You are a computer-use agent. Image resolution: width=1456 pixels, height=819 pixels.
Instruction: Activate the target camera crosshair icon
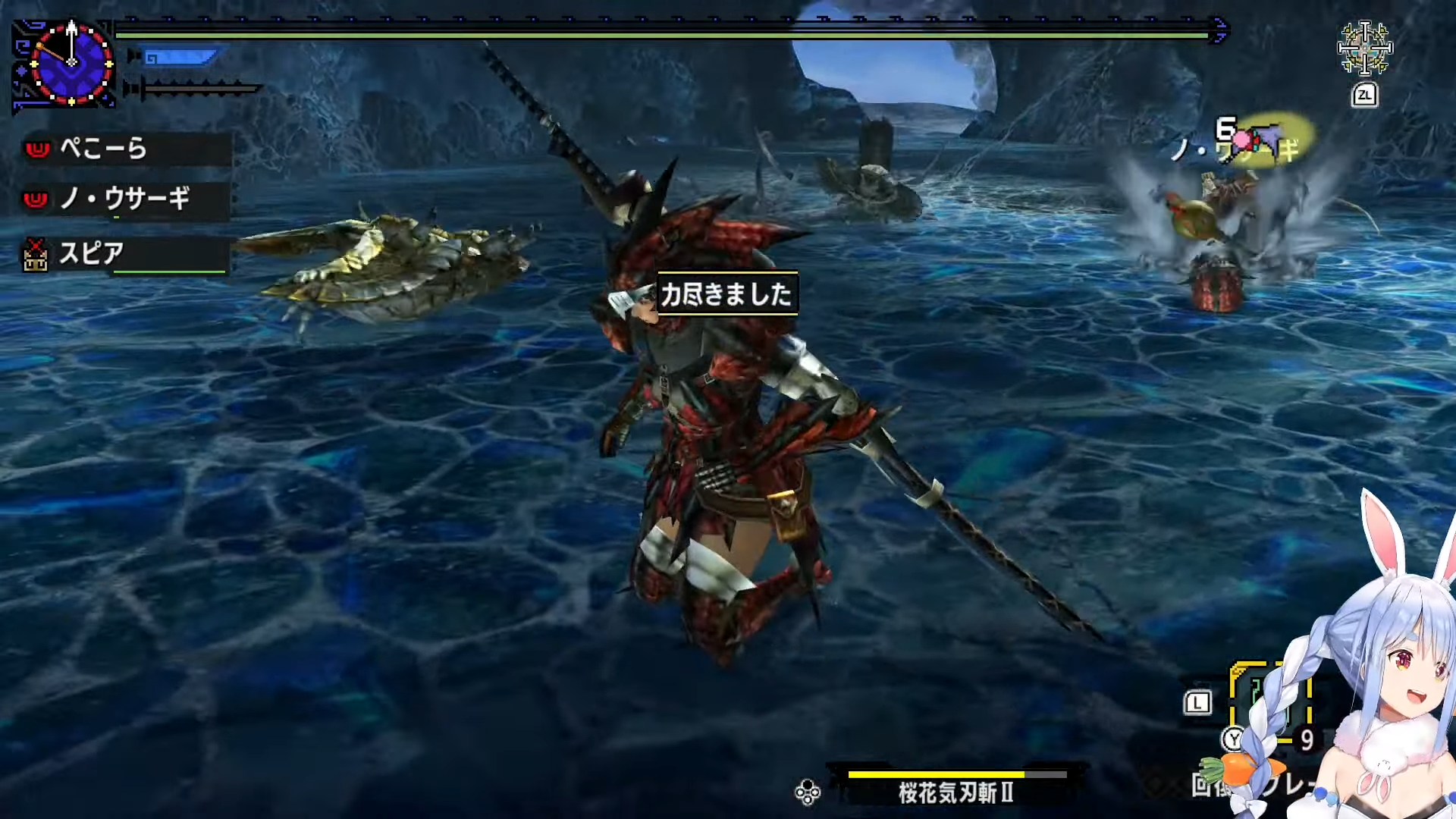(1364, 49)
